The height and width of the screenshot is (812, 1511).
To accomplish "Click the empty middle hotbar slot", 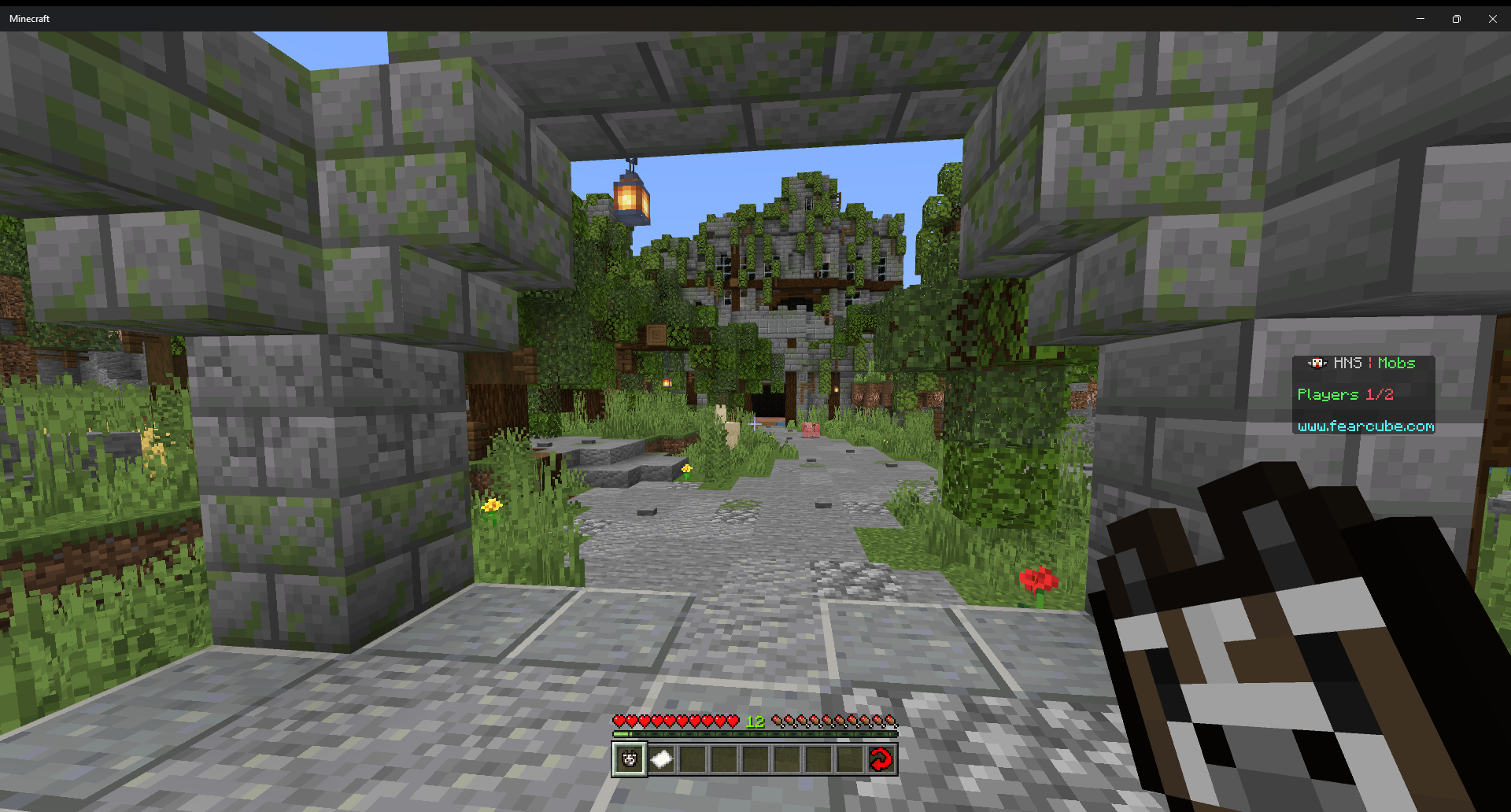I will (755, 758).
